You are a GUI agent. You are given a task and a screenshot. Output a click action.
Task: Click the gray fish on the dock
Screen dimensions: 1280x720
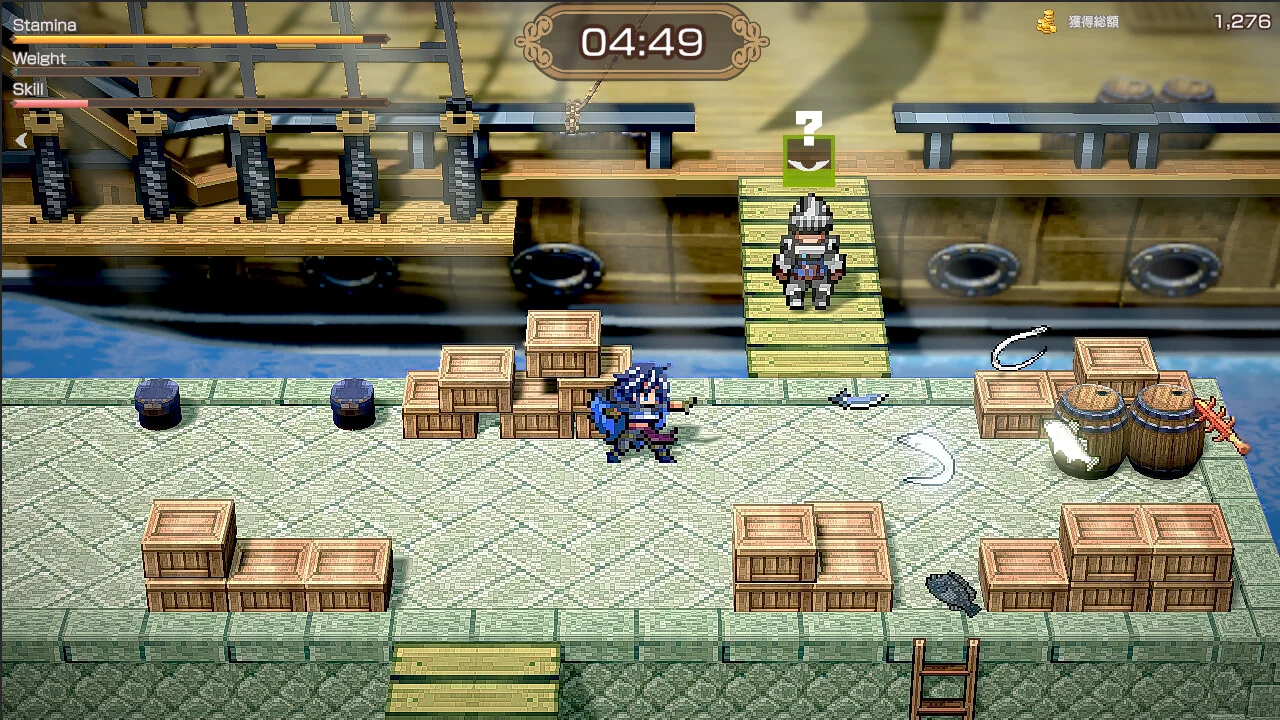(951, 590)
